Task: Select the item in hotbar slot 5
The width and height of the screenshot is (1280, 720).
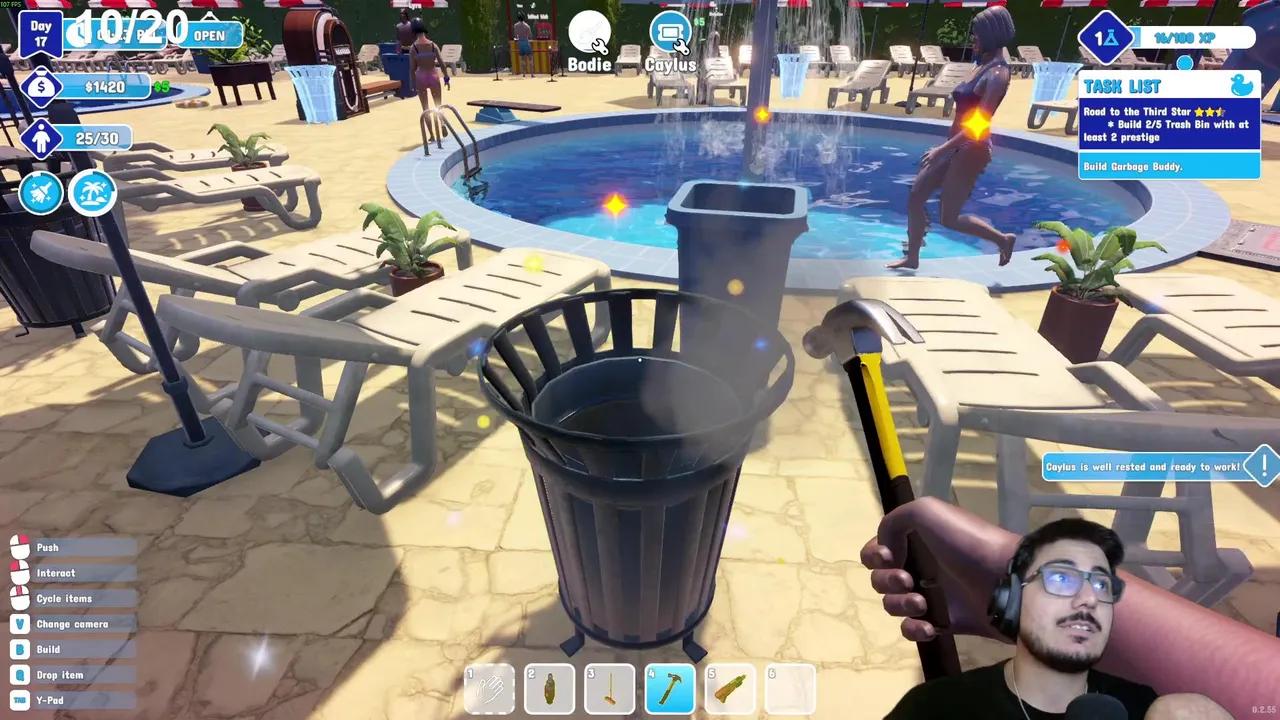Action: [730, 689]
